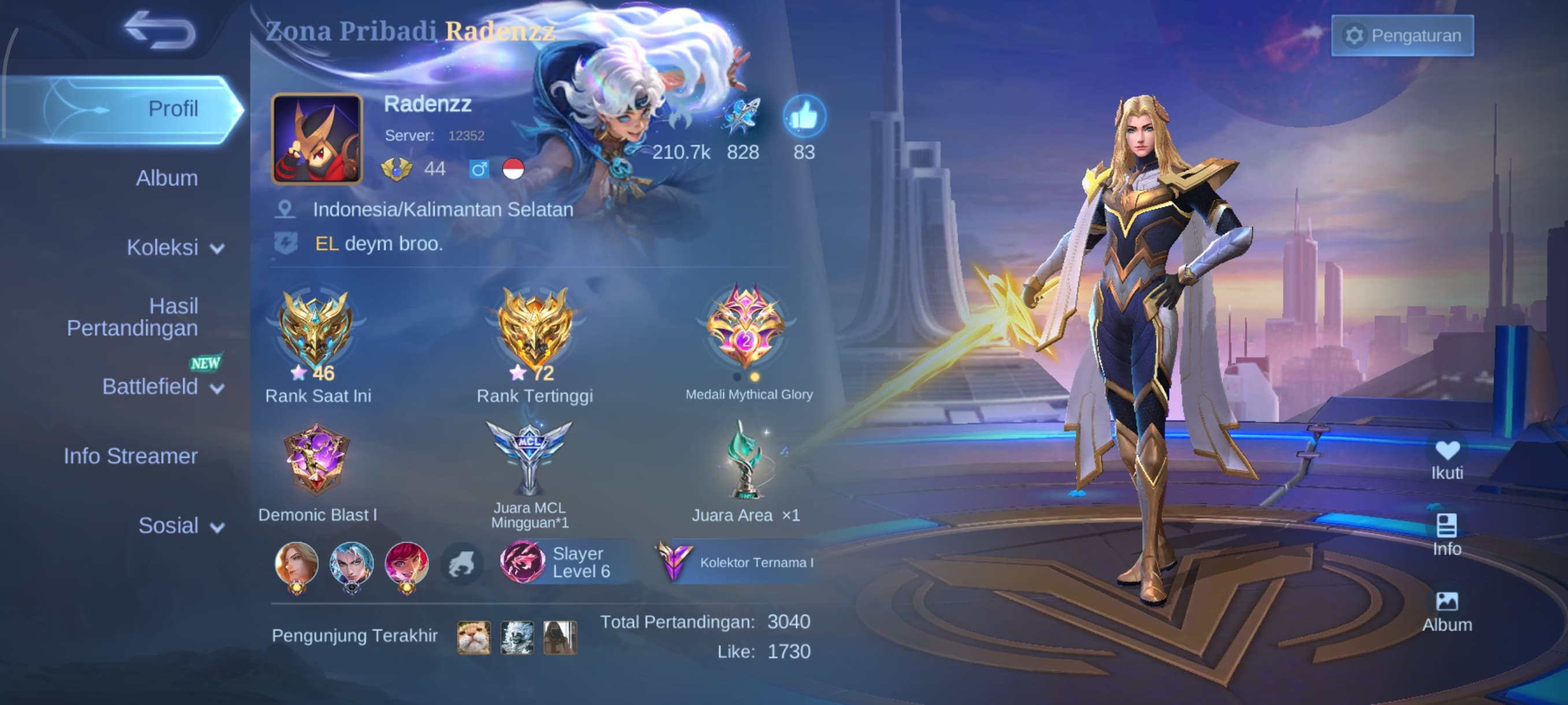1568x705 pixels.
Task: Open the Info button beside the hero
Action: [1446, 535]
